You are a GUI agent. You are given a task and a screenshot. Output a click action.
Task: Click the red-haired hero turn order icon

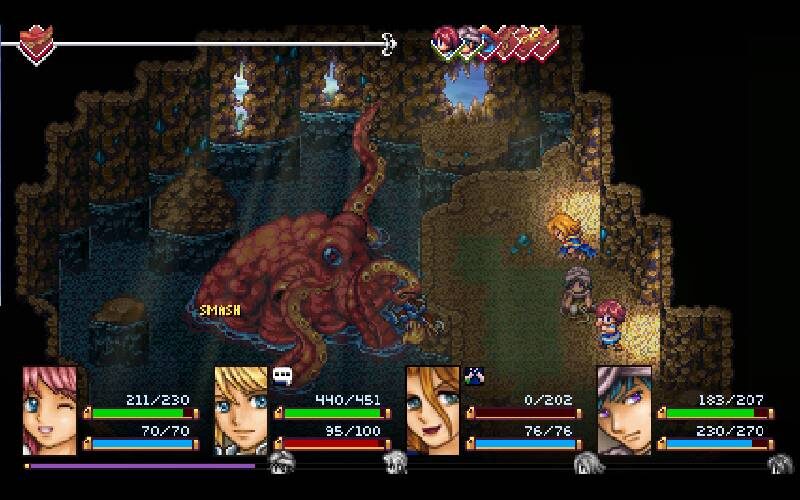click(445, 42)
